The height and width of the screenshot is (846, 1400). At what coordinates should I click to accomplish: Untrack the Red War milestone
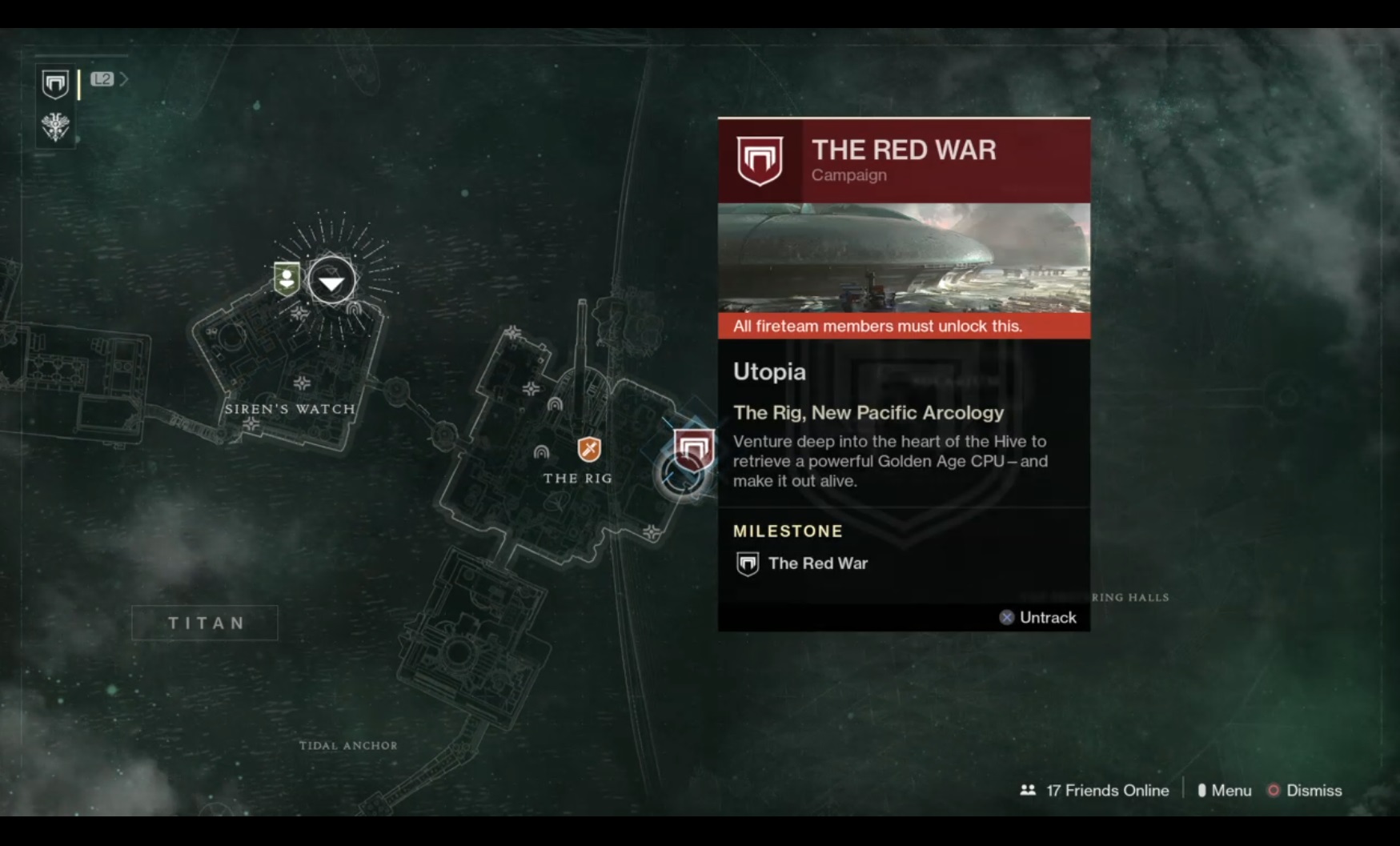1037,617
